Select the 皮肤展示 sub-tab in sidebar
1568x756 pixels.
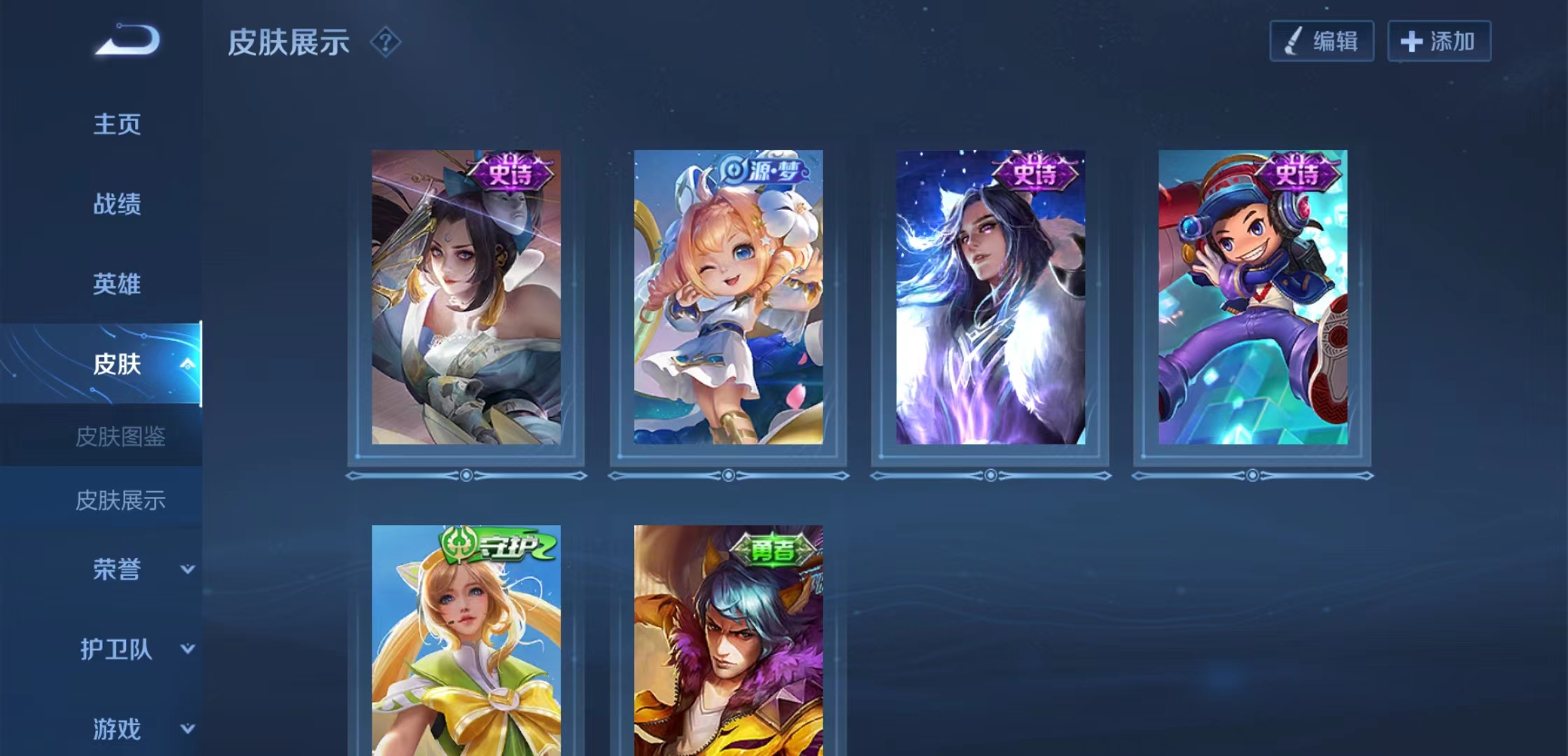(120, 500)
